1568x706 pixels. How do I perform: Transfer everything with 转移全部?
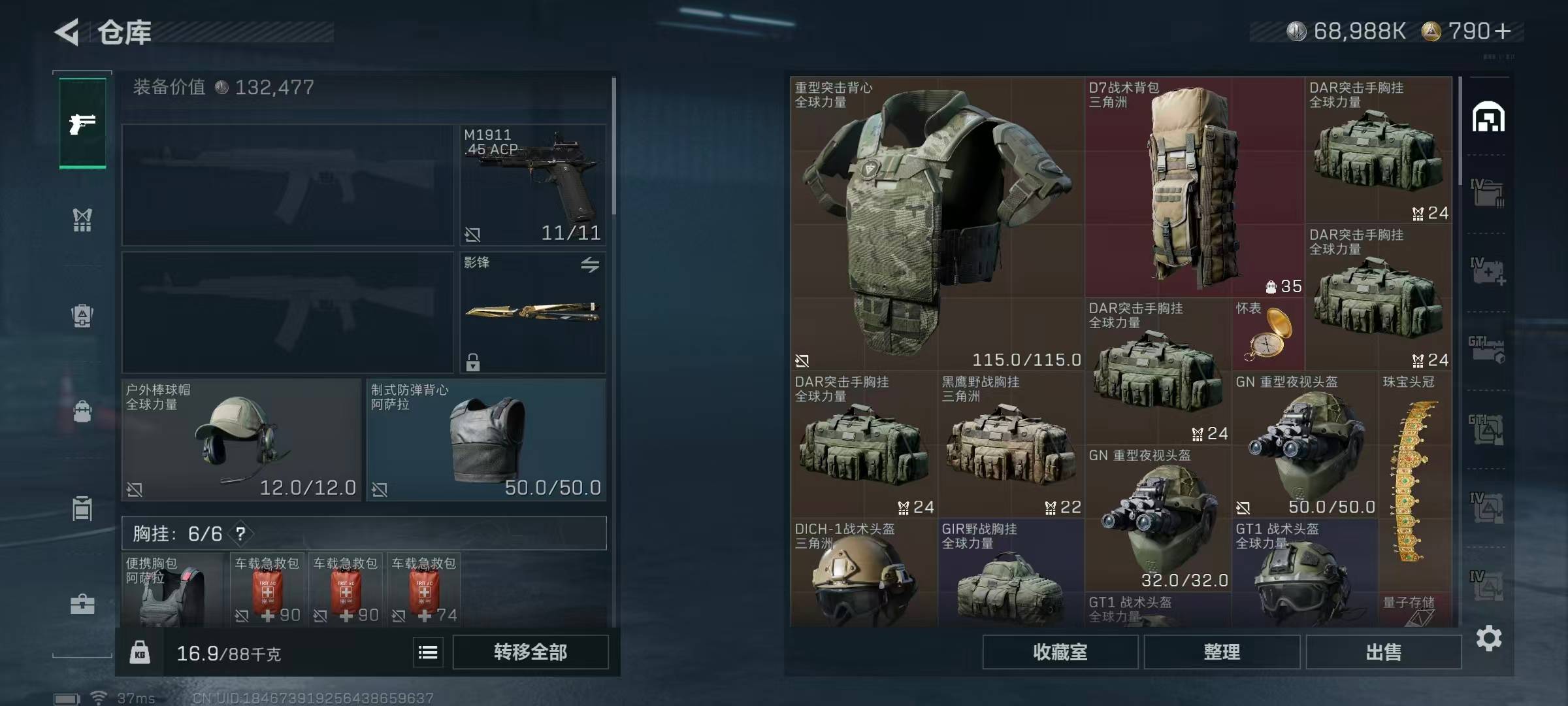(530, 652)
